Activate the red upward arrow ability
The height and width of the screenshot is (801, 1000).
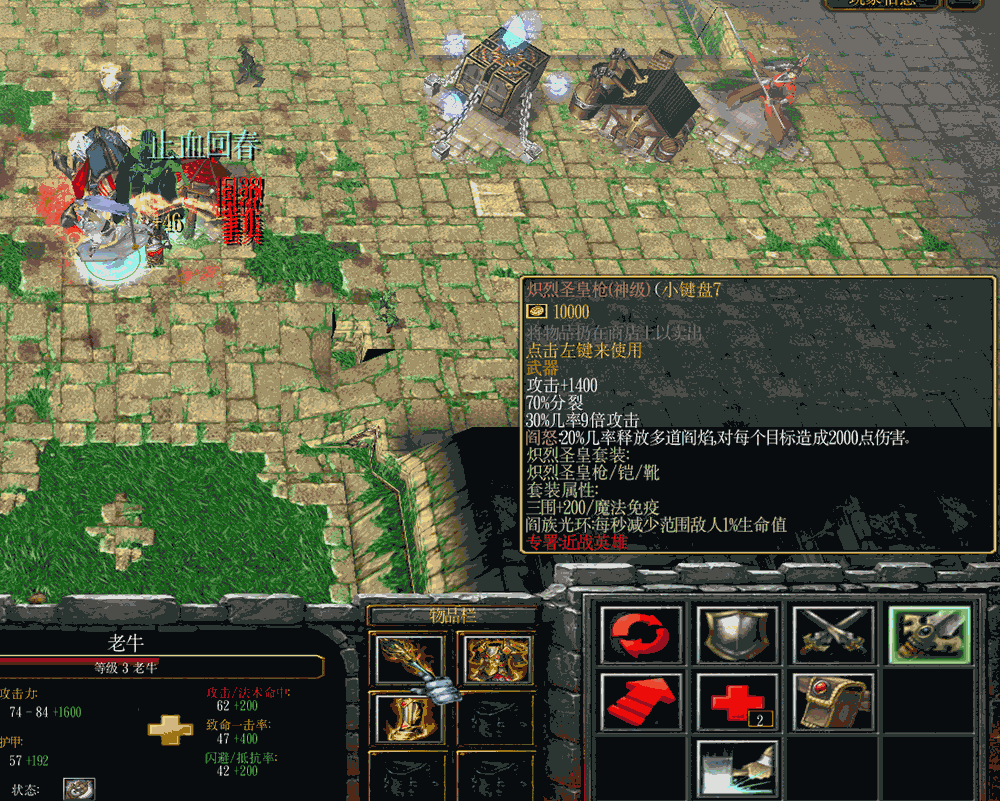[x=642, y=701]
